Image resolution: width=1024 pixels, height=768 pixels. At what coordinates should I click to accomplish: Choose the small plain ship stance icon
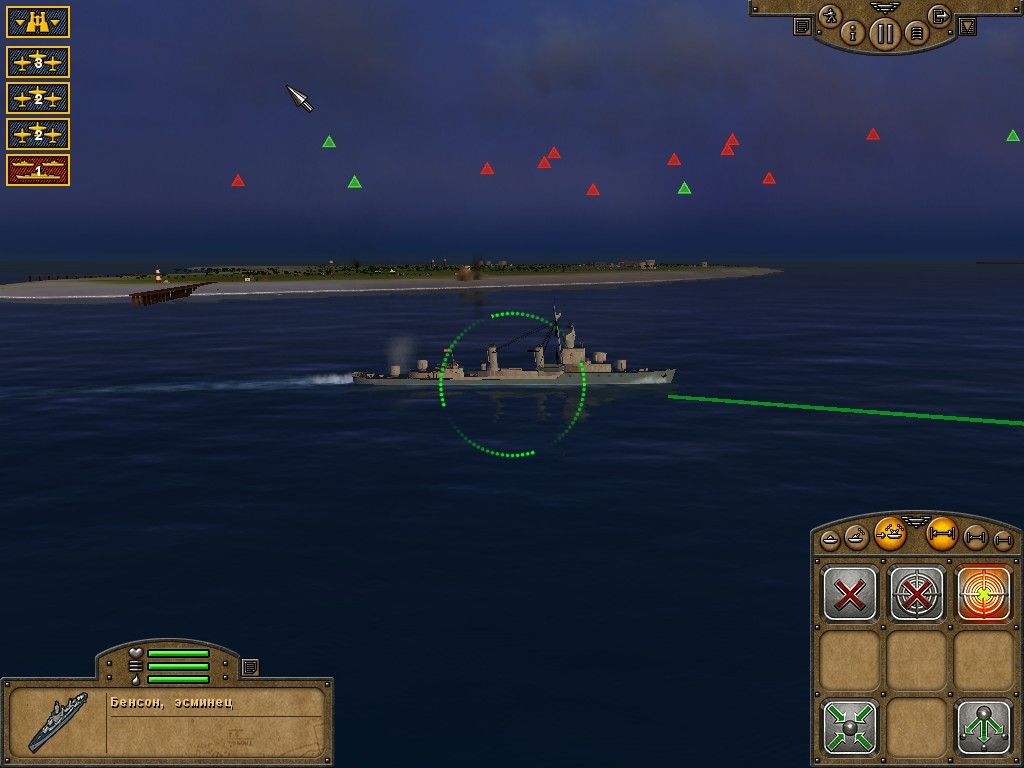point(831,540)
